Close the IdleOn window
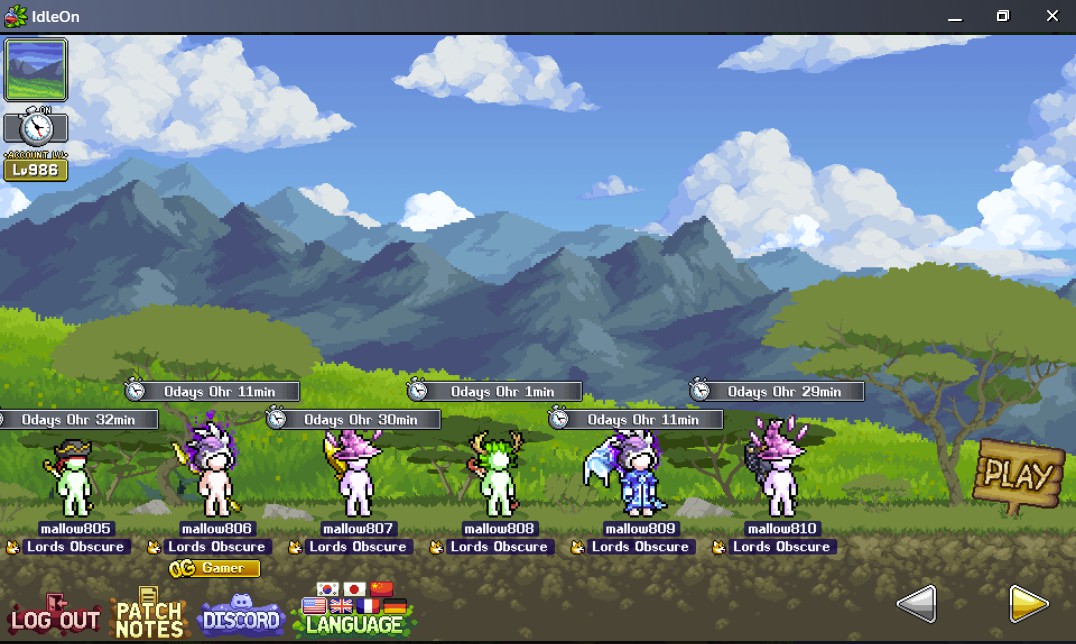The width and height of the screenshot is (1076, 644). click(1052, 16)
